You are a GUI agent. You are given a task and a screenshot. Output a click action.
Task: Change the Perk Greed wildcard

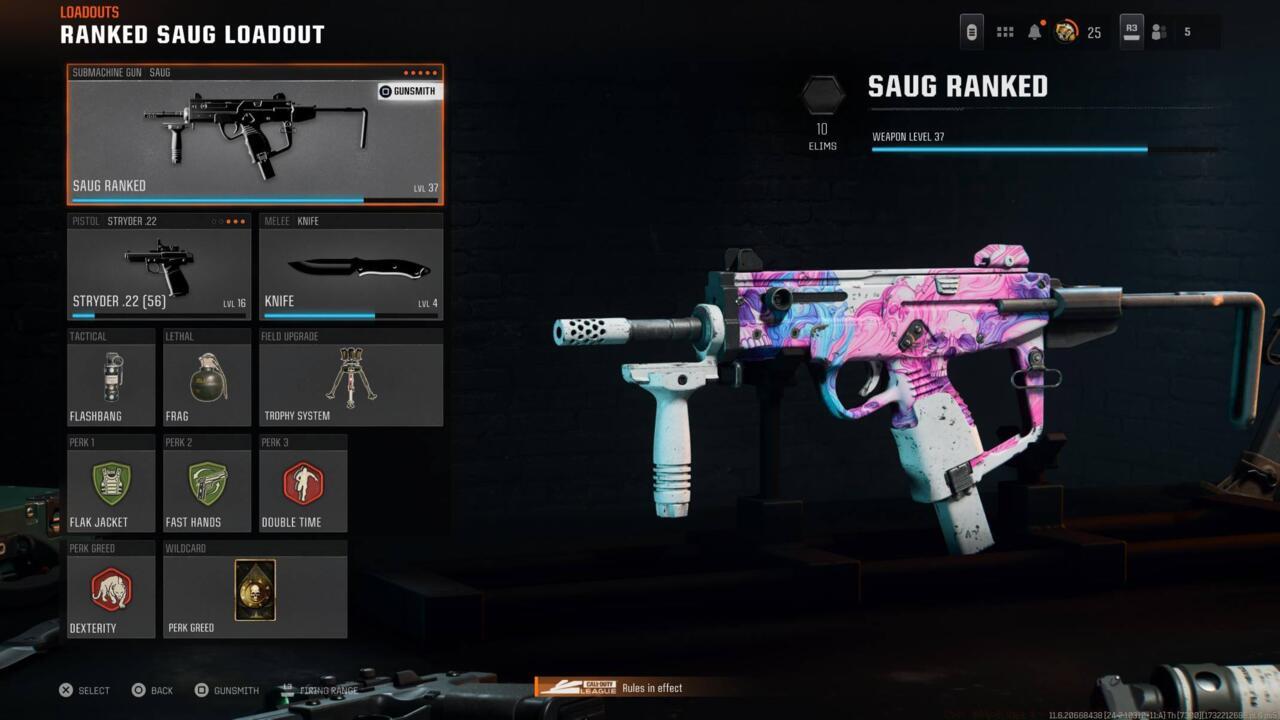coord(255,590)
